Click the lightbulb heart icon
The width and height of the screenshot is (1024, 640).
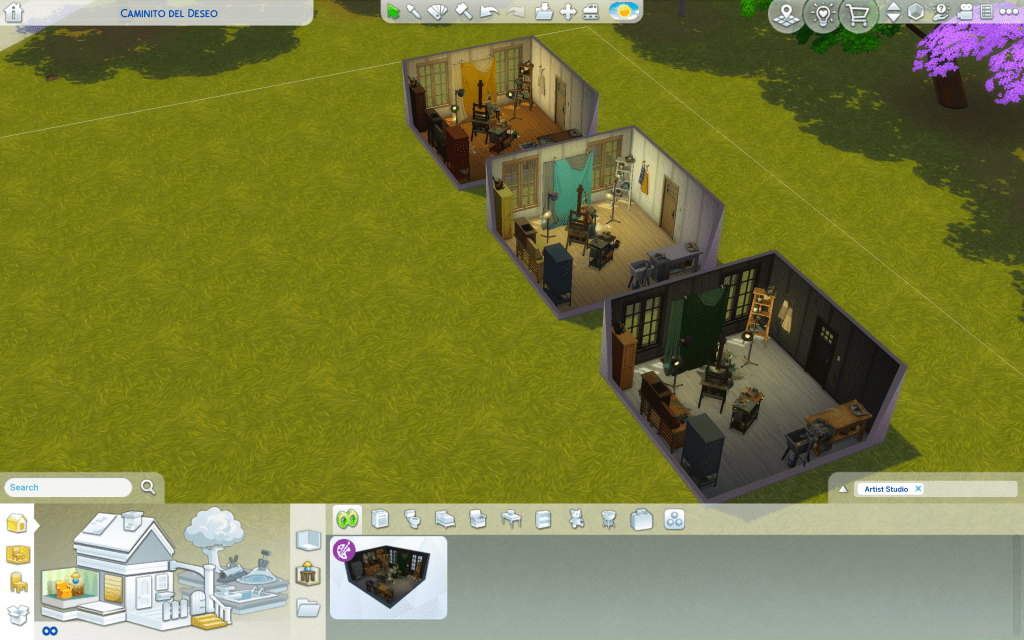821,15
